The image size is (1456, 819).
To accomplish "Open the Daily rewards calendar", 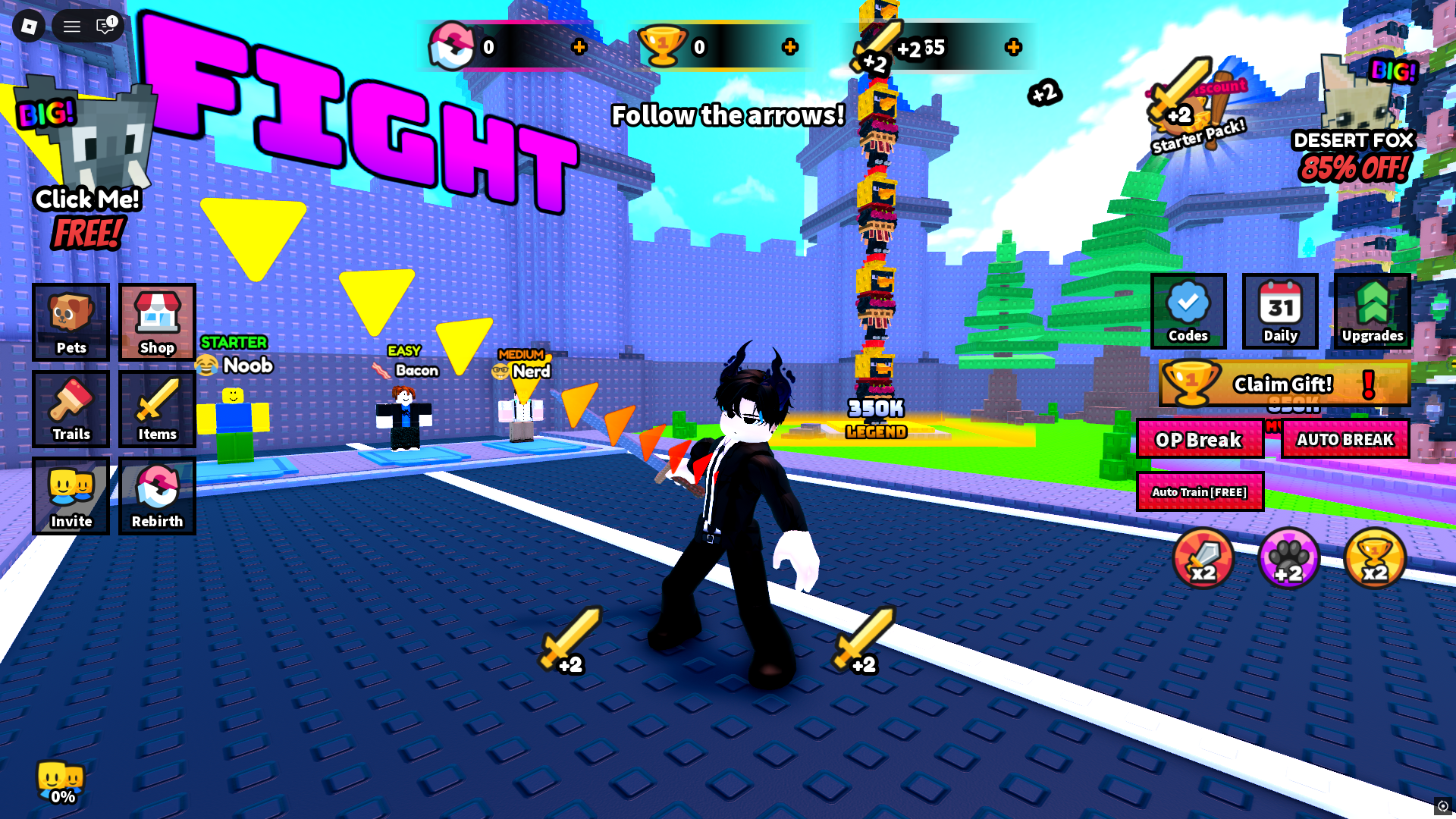I will [x=1280, y=312].
